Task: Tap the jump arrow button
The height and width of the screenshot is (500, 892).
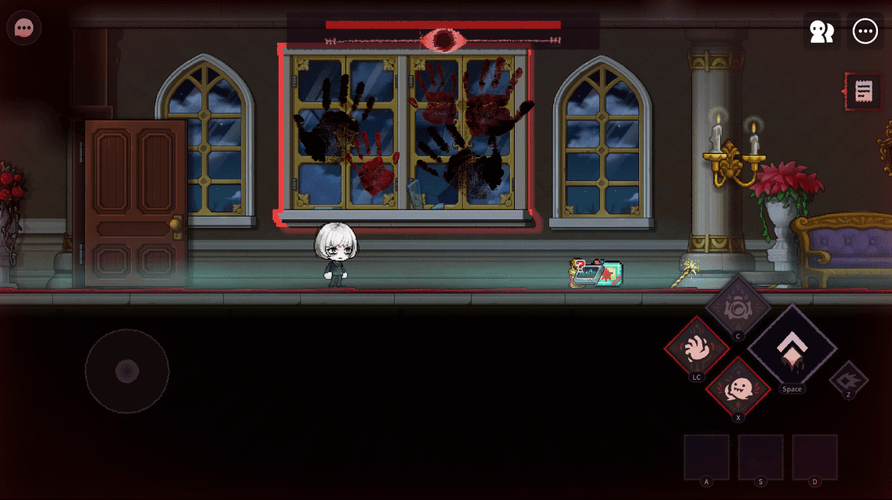Action: click(x=791, y=349)
